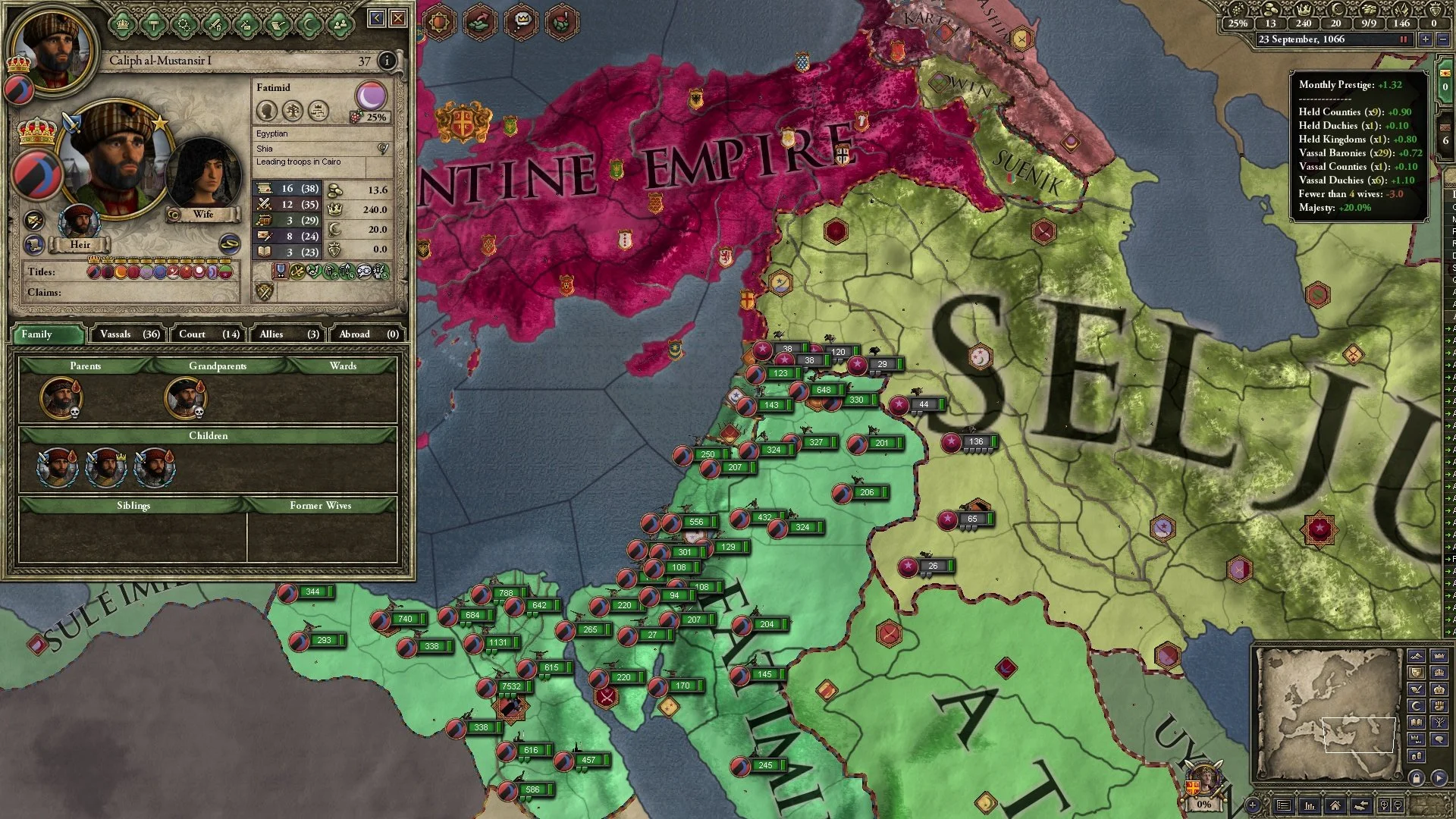Open the scroll diplomacy icon in top toolbar
This screenshot has height=819, width=1456.
[276, 24]
